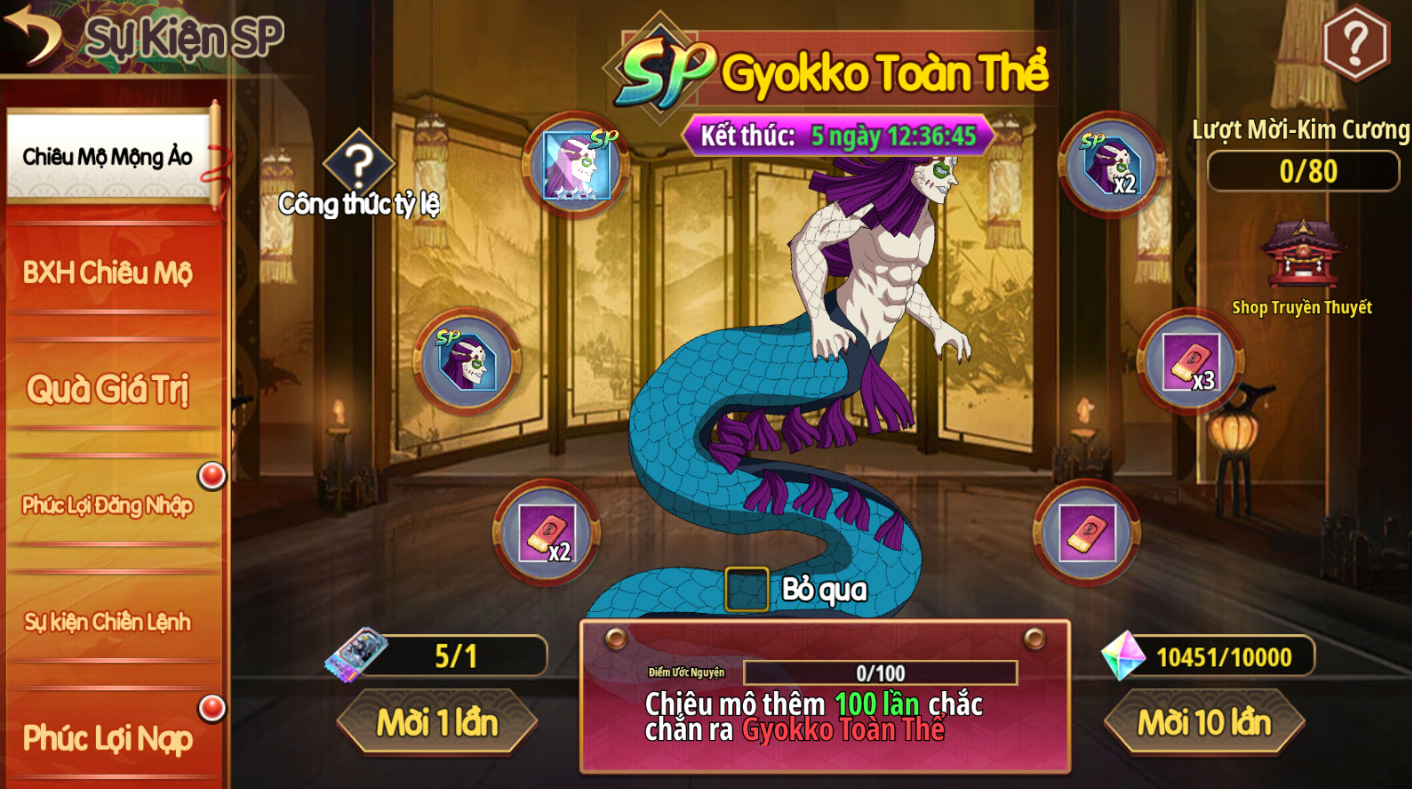Select the Quà Giá Trị tab
1412x789 pixels.
[108, 388]
